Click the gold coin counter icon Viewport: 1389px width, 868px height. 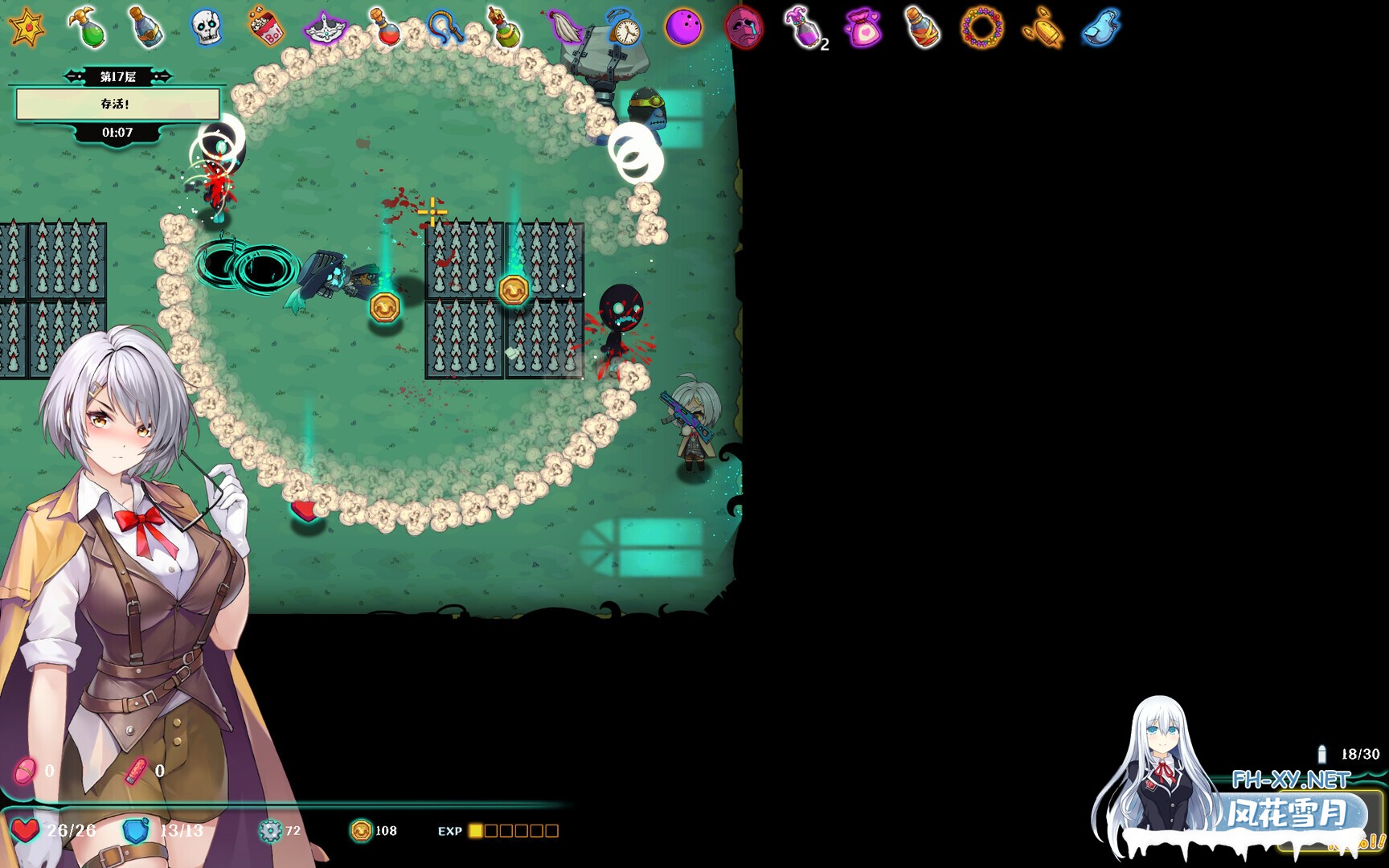pos(361,830)
